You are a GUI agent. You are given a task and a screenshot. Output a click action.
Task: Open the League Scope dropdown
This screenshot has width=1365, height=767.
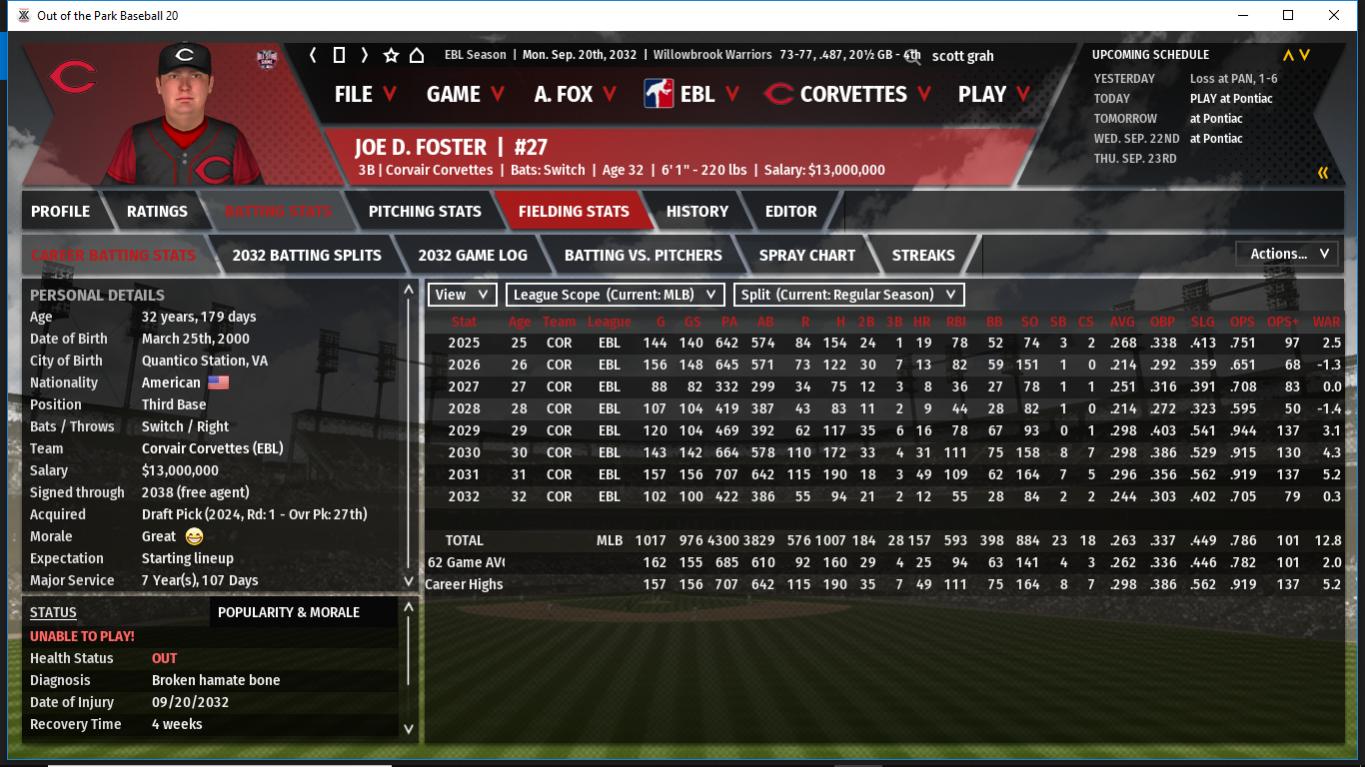615,295
